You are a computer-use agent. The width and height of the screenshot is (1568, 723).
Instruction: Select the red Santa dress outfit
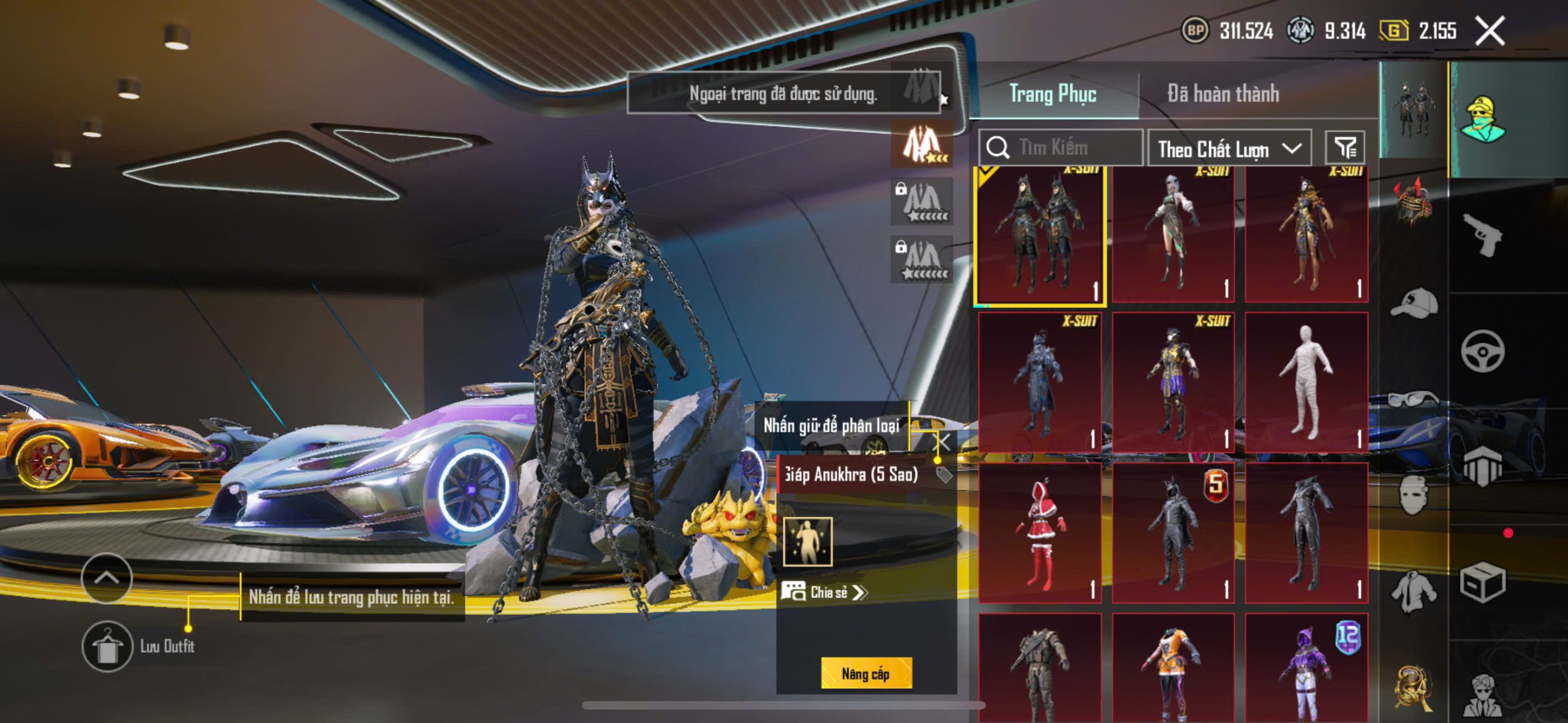[x=1039, y=533]
